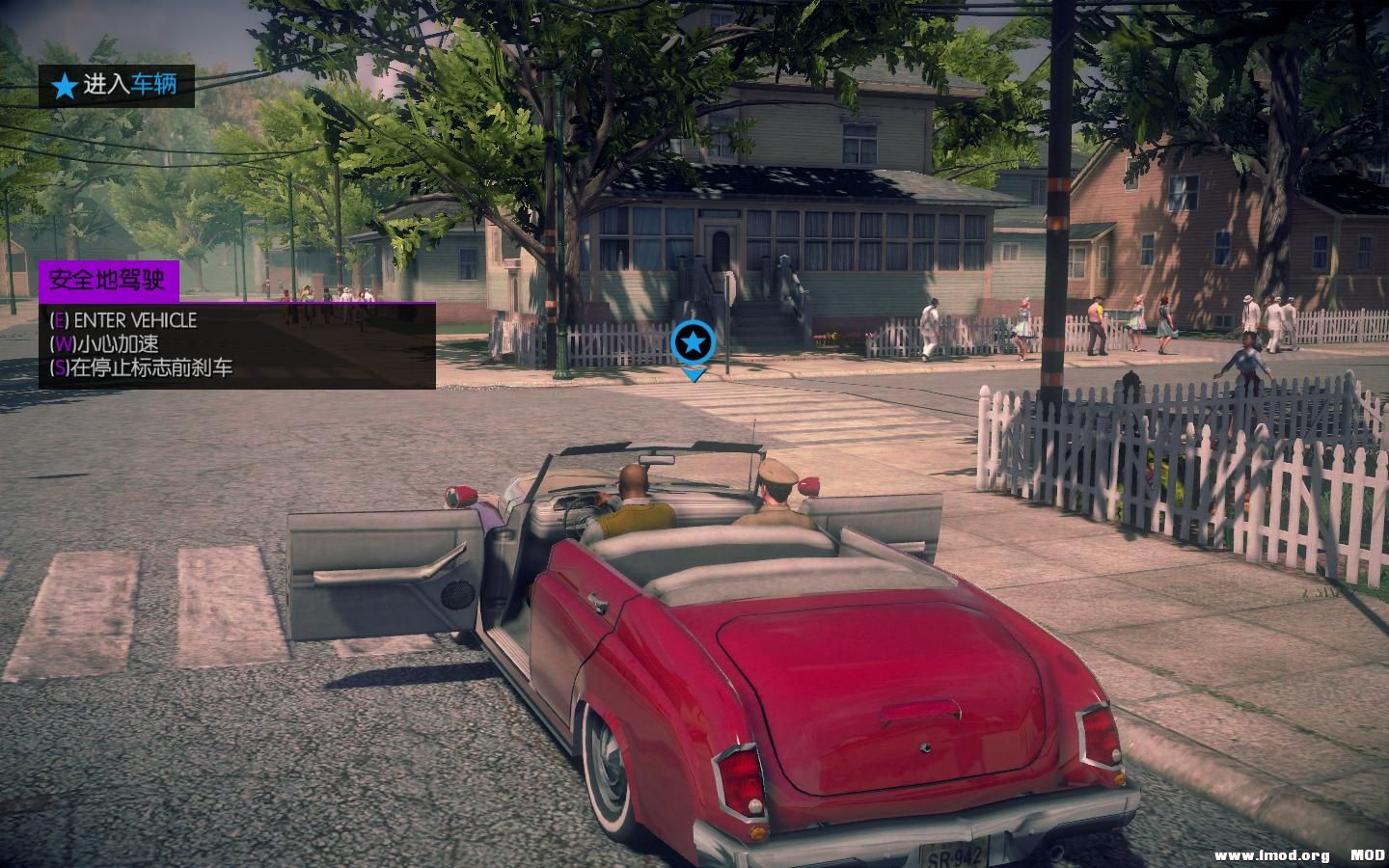Click the blue star icon beside 进入车辆
The width and height of the screenshot is (1389, 868).
pos(64,85)
